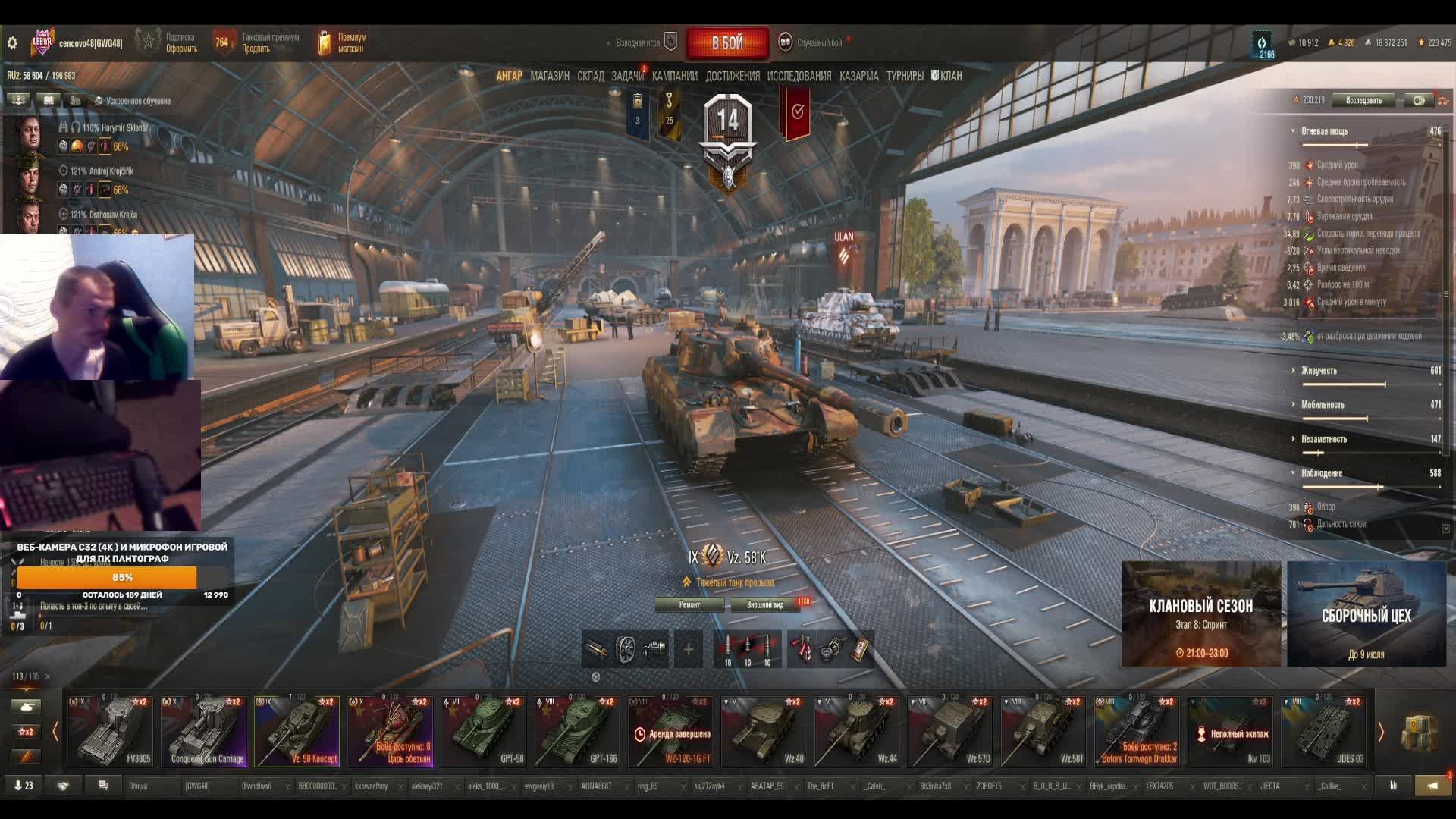Open the battle mode selector Случайный бой

[x=817, y=43]
